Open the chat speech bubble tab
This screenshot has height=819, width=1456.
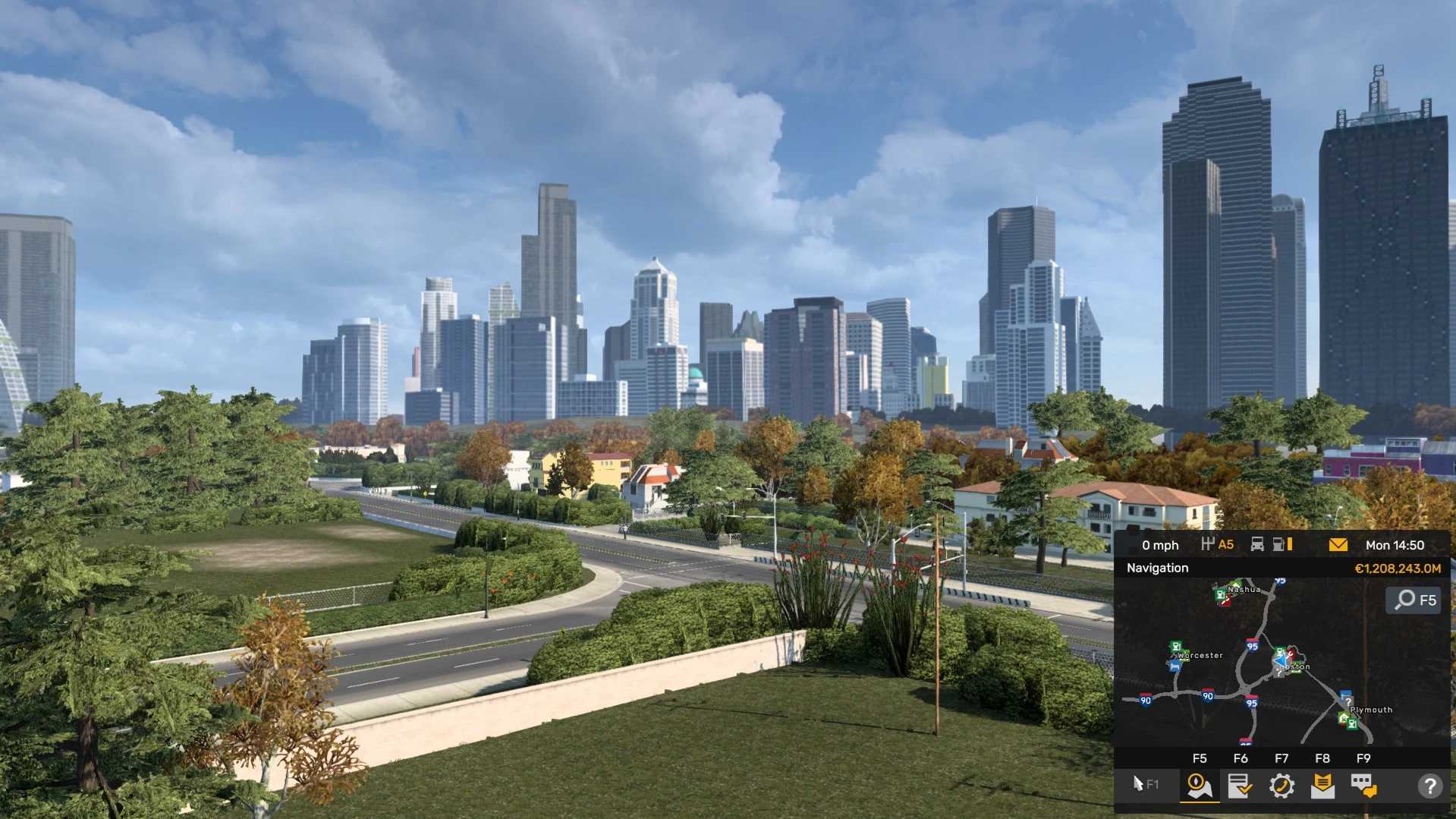[x=1363, y=786]
